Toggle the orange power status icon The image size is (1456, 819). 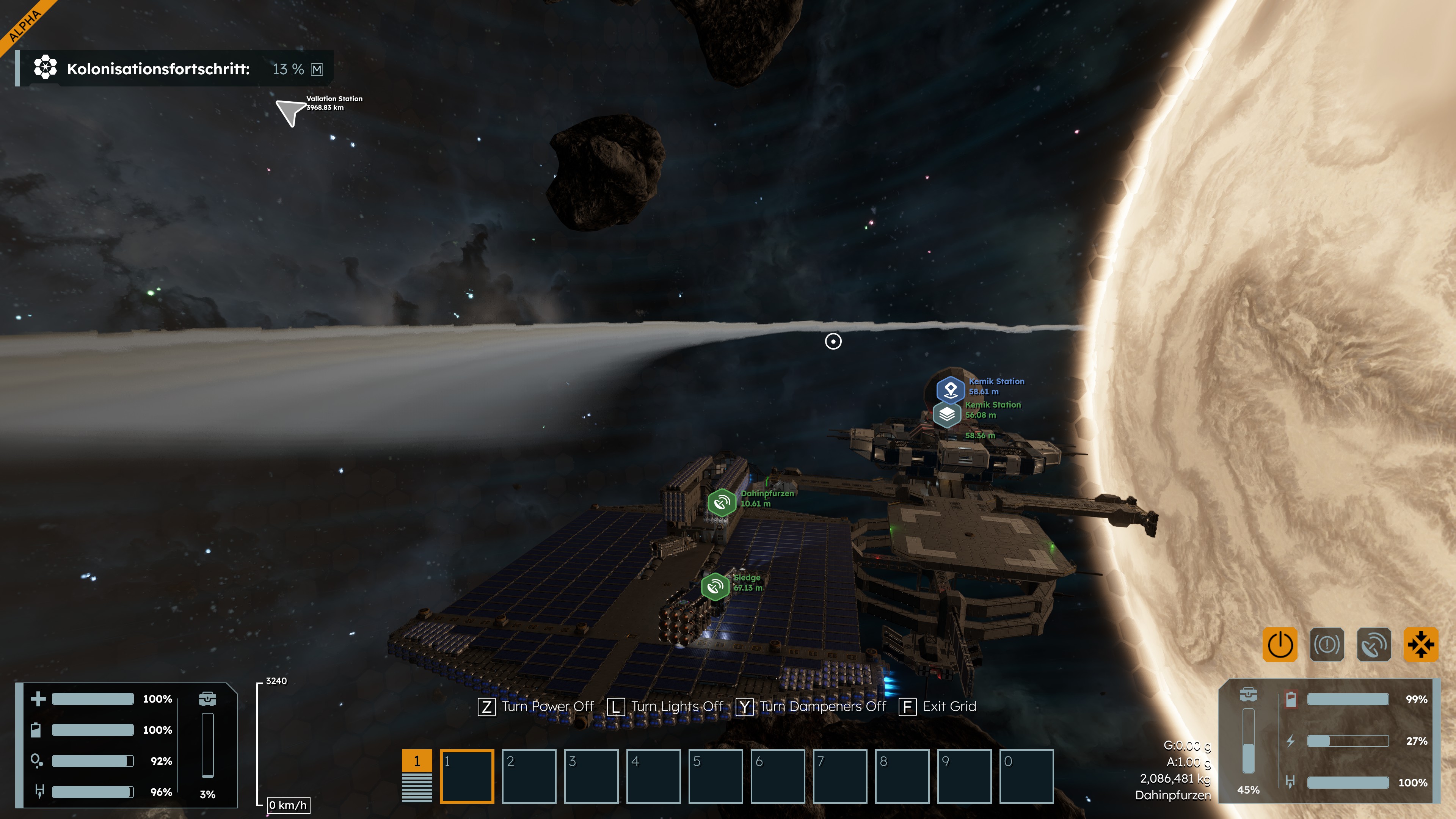(1280, 644)
